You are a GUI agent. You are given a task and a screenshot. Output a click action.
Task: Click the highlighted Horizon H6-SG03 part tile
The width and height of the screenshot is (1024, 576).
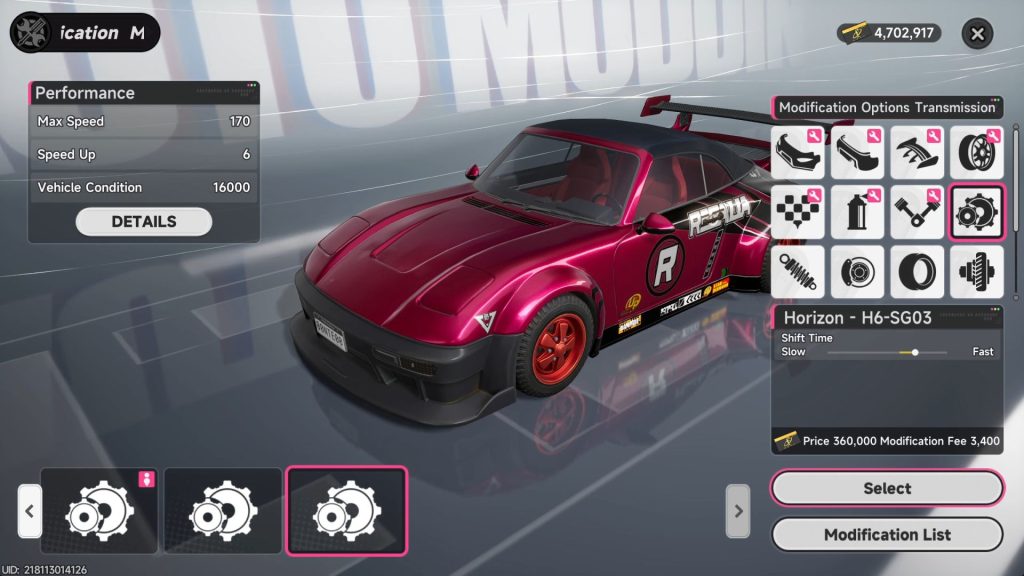[346, 510]
